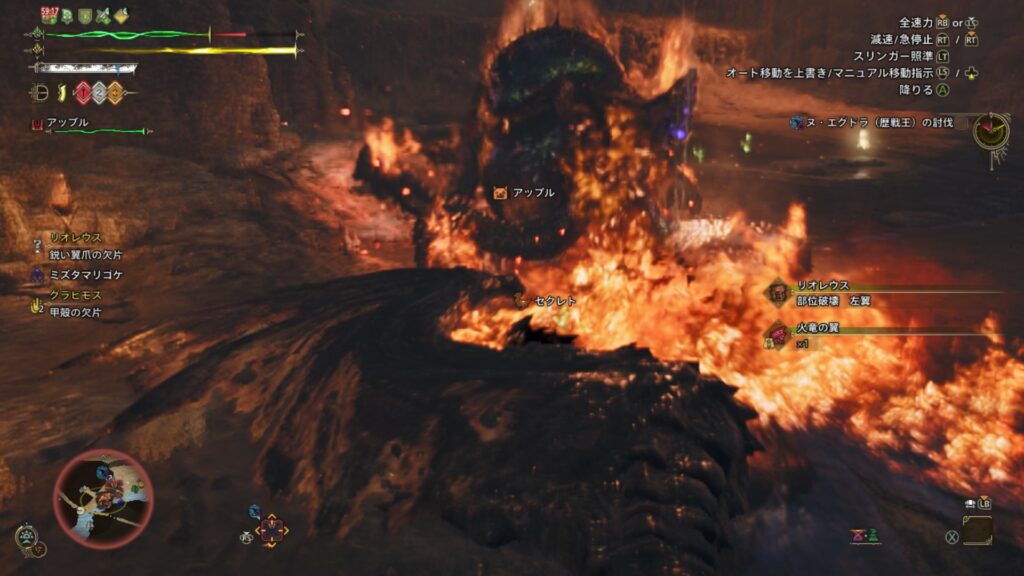Open the item pouch slot

click(978, 530)
